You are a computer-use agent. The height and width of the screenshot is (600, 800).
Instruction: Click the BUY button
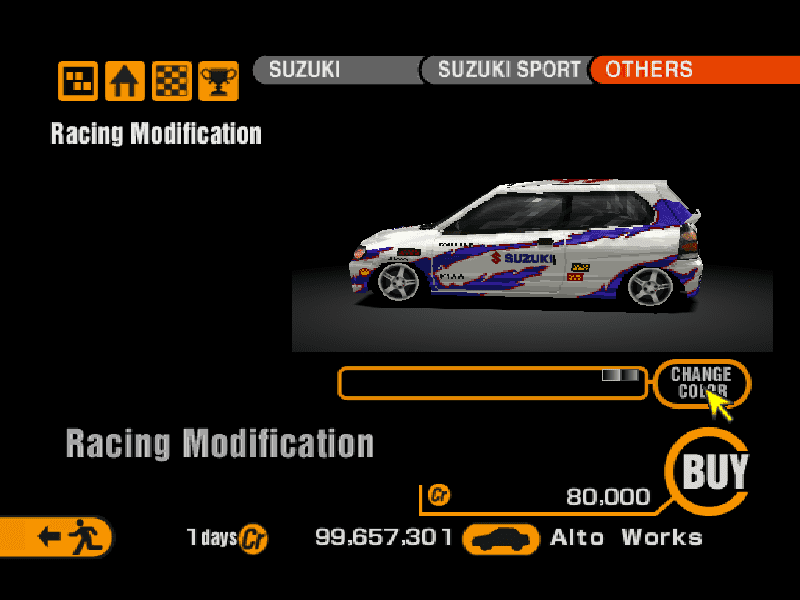click(714, 471)
